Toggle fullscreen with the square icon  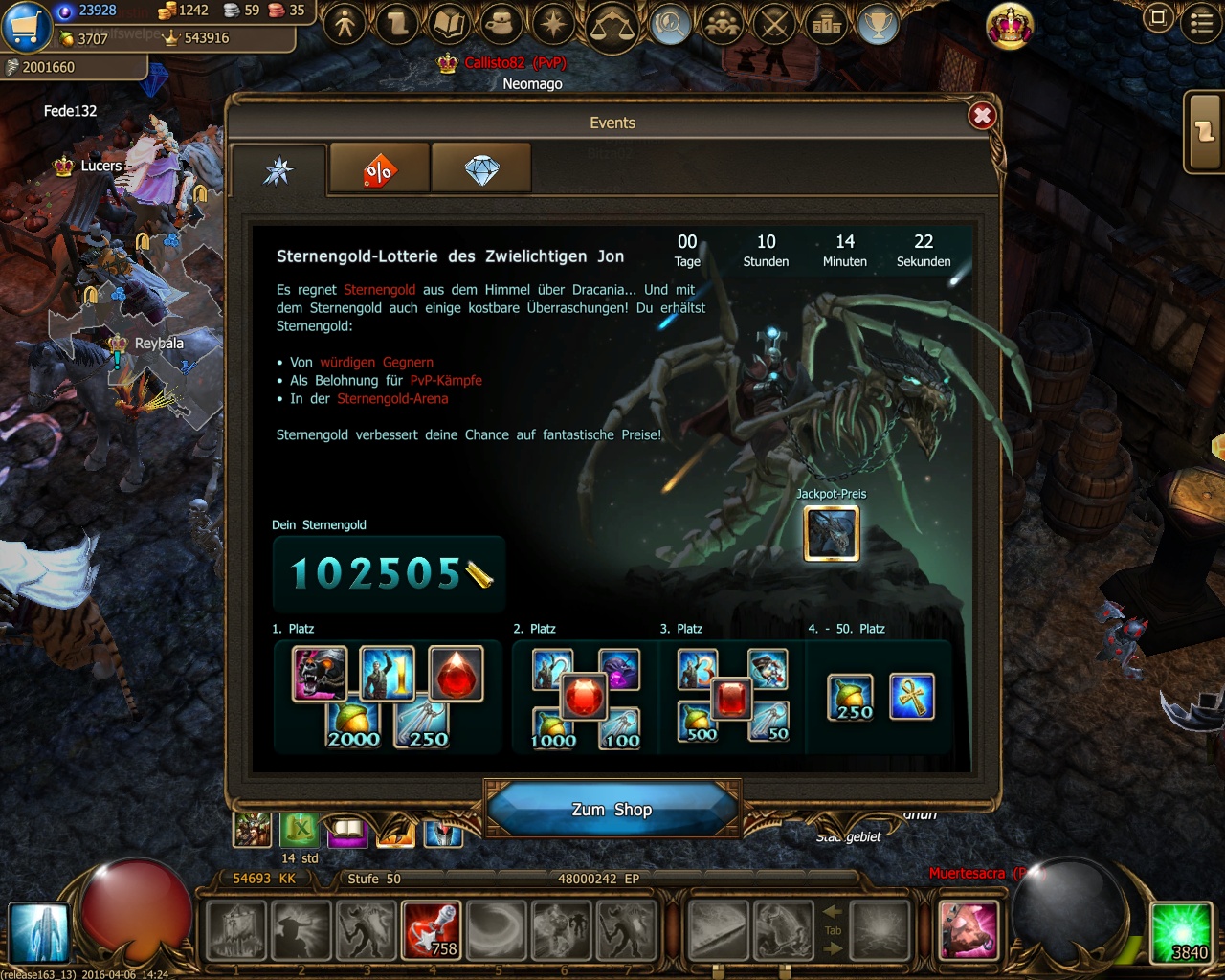(1158, 18)
